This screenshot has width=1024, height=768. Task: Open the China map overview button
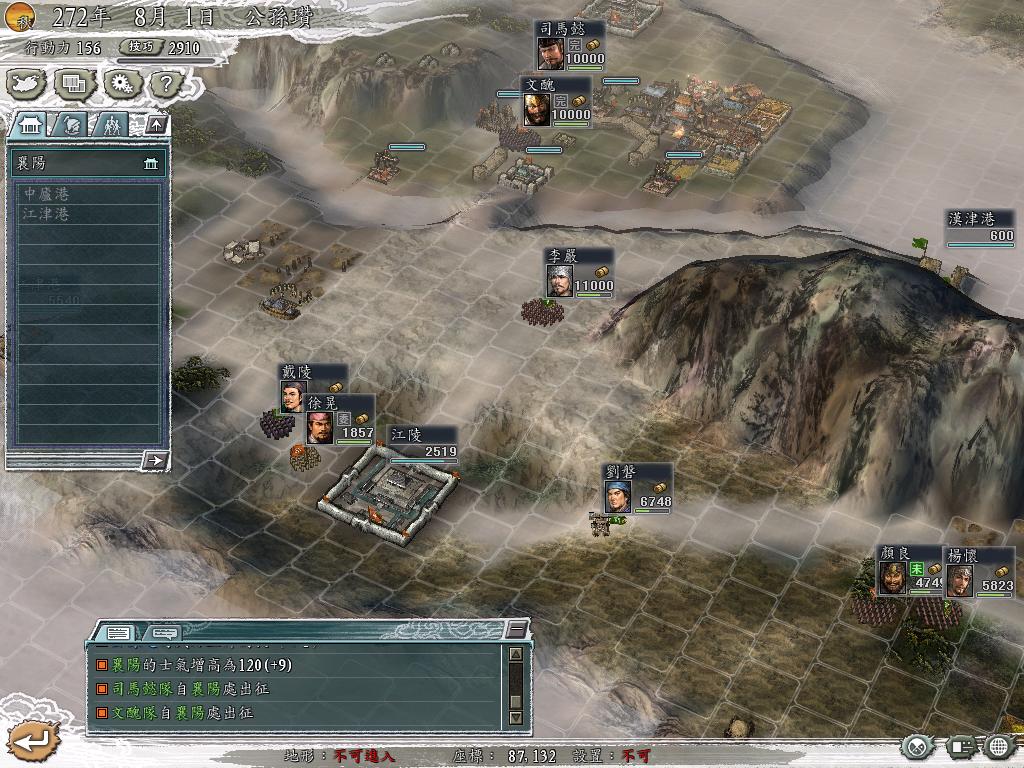[x=26, y=84]
